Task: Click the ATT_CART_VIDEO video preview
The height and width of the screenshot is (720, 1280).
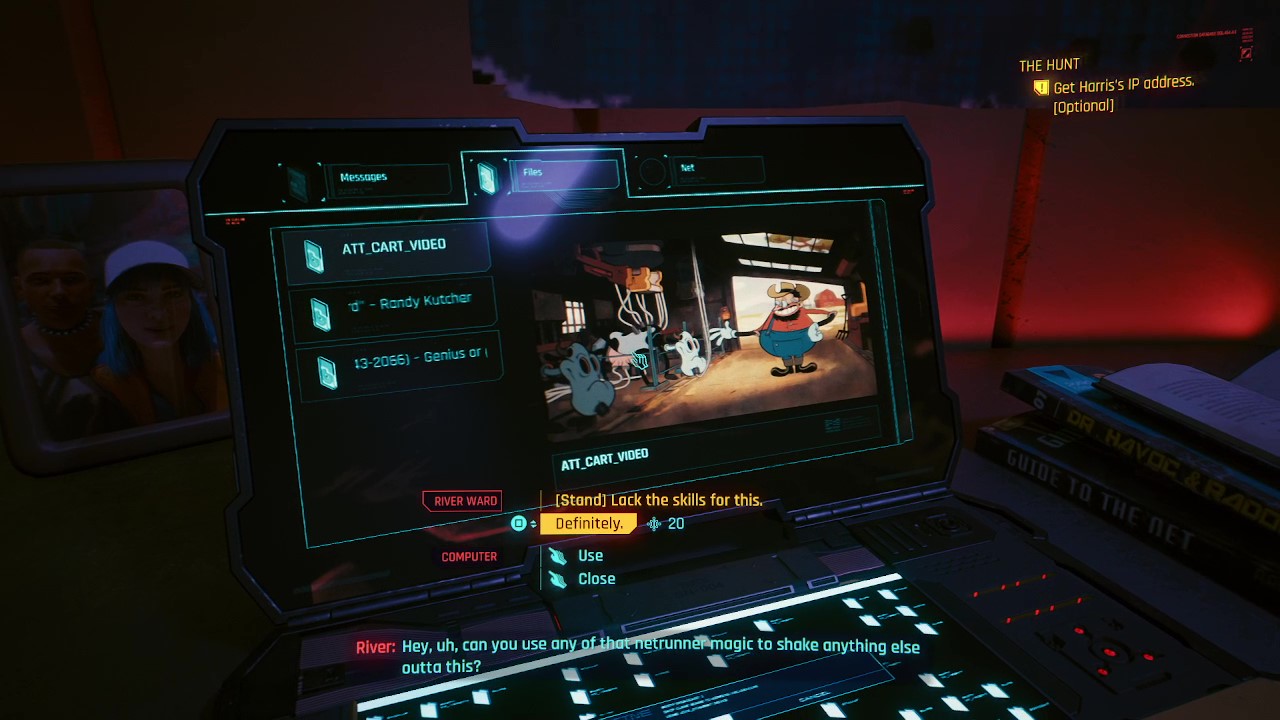Action: pyautogui.click(x=714, y=330)
